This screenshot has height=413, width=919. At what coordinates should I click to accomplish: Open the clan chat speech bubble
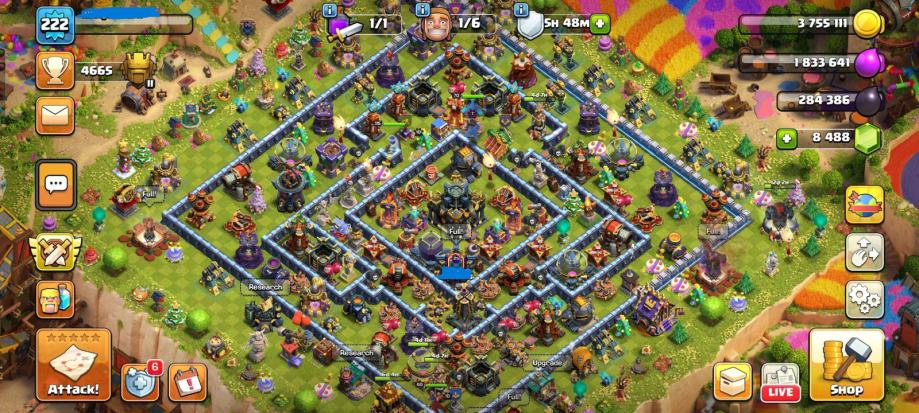point(55,183)
